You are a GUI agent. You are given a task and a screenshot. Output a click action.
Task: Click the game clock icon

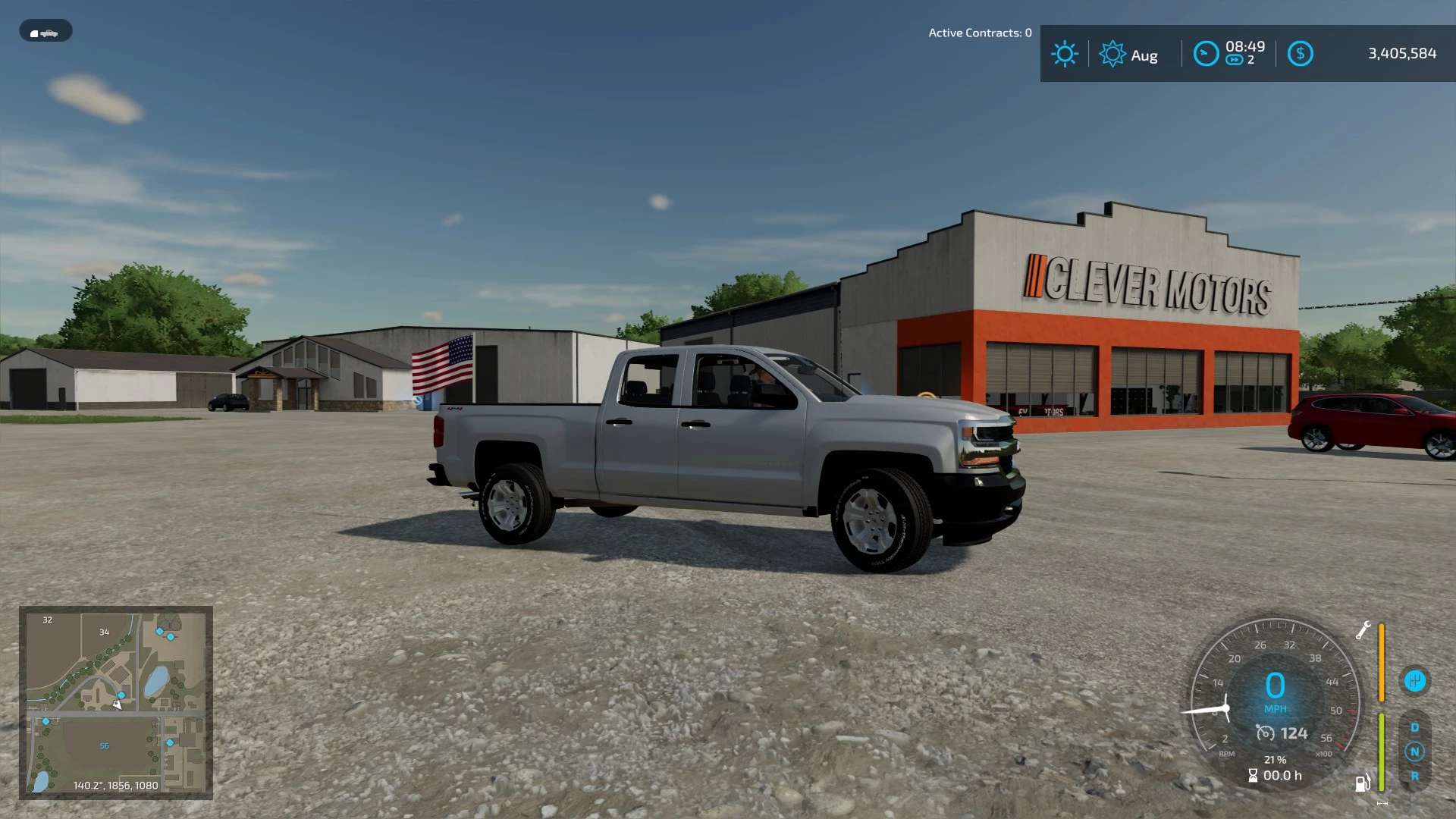(1206, 54)
